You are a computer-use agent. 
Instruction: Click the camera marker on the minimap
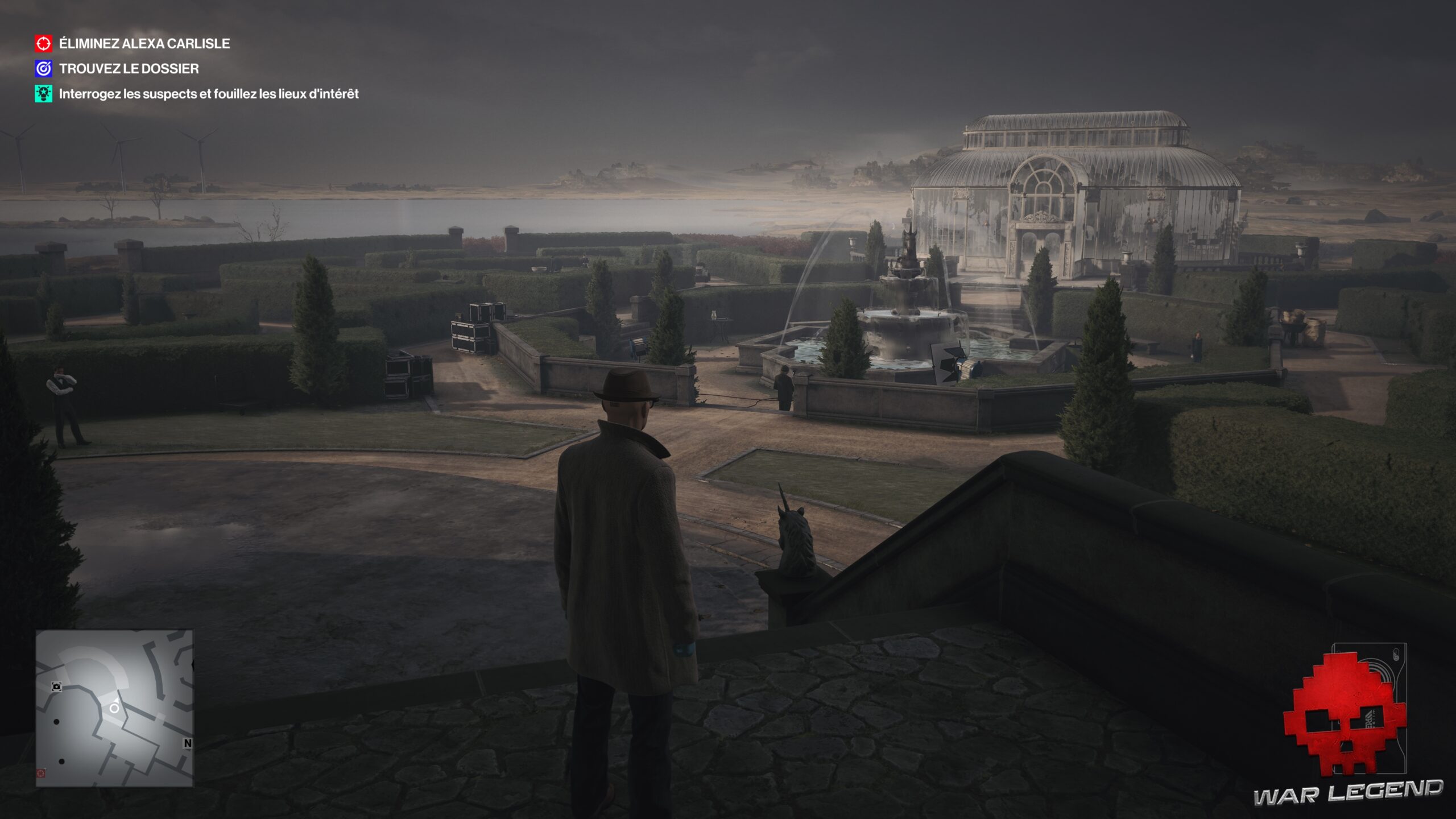pyautogui.click(x=56, y=686)
